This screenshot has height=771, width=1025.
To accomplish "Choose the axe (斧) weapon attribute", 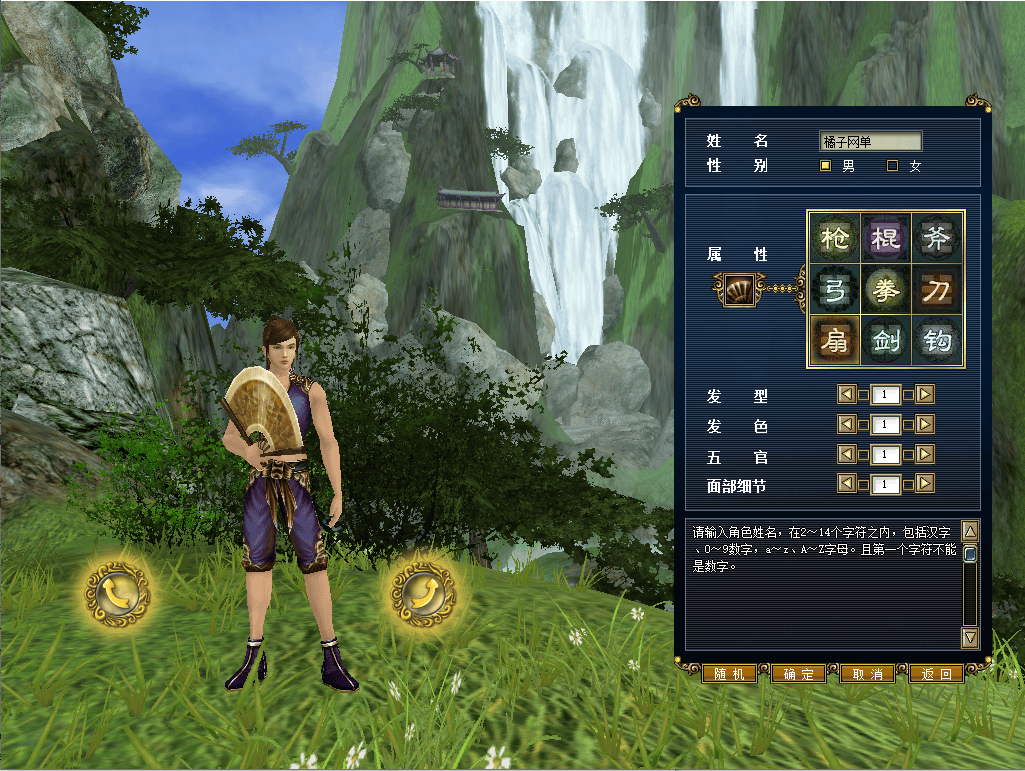I will 938,238.
